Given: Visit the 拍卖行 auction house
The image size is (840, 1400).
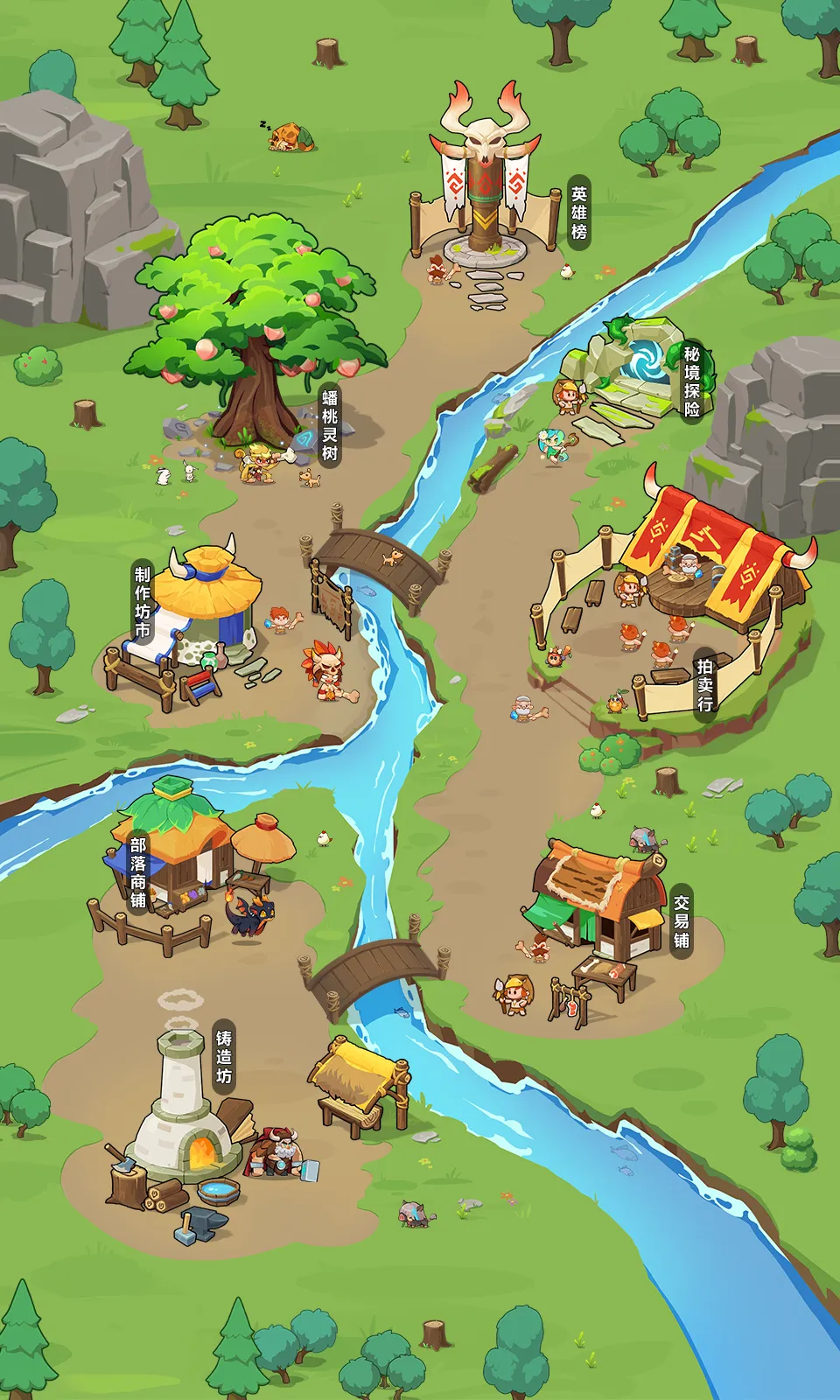Looking at the screenshot, I should point(705,683).
